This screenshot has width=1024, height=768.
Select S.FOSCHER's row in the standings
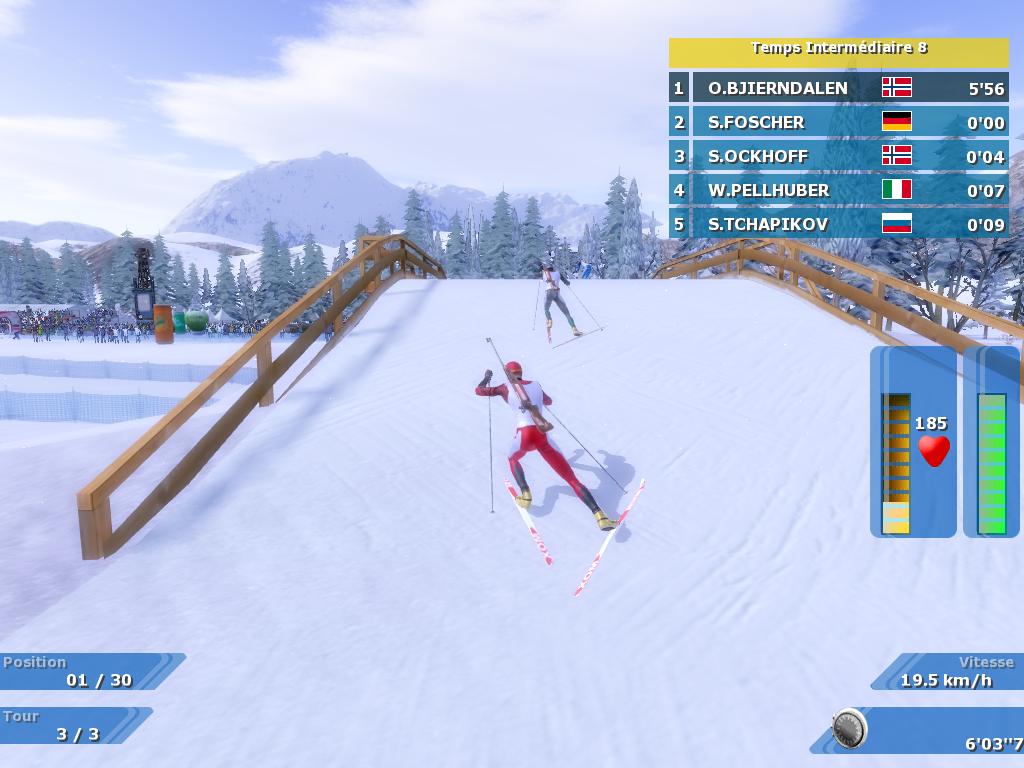[838, 122]
